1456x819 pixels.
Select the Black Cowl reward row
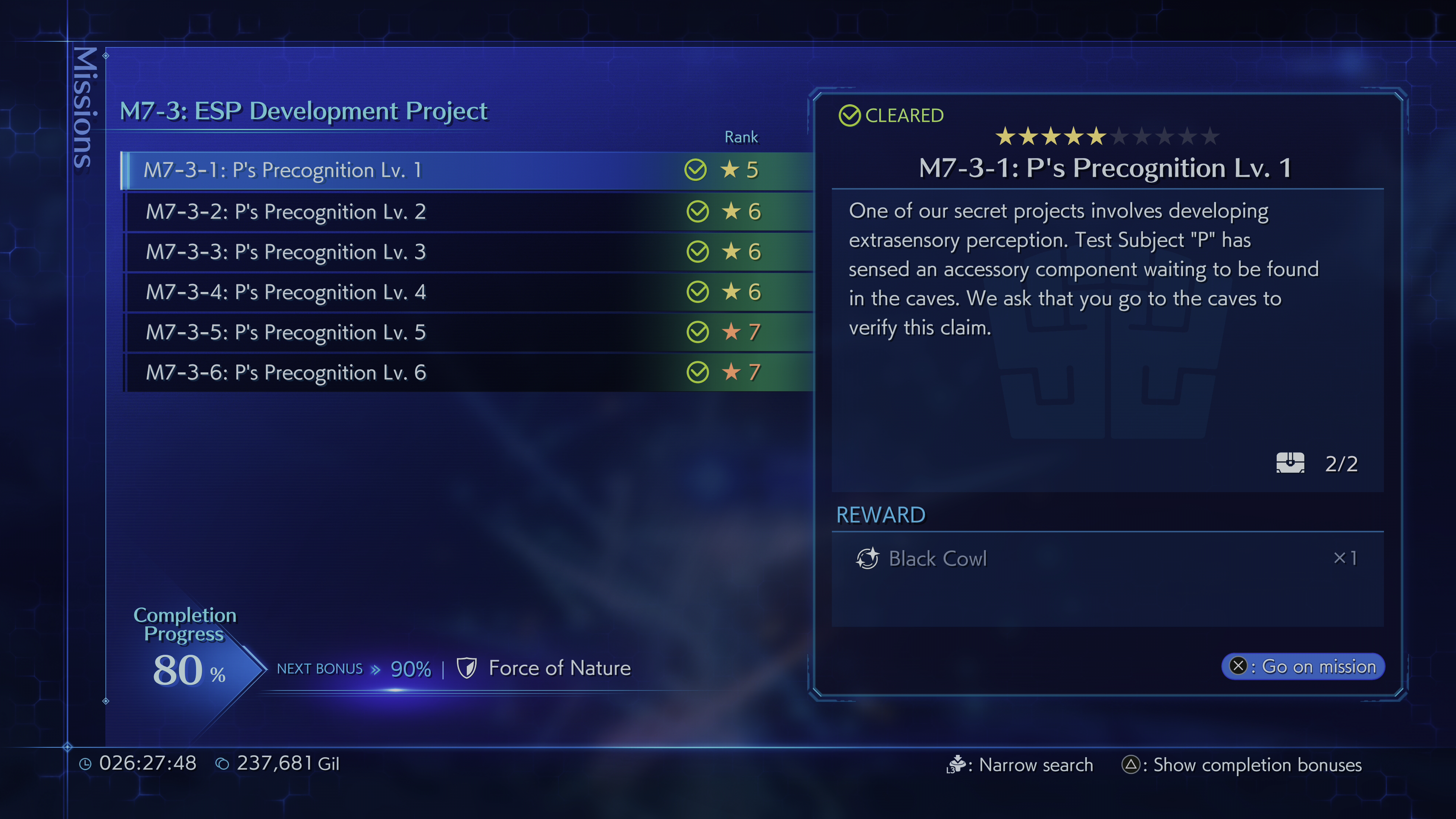[1107, 559]
